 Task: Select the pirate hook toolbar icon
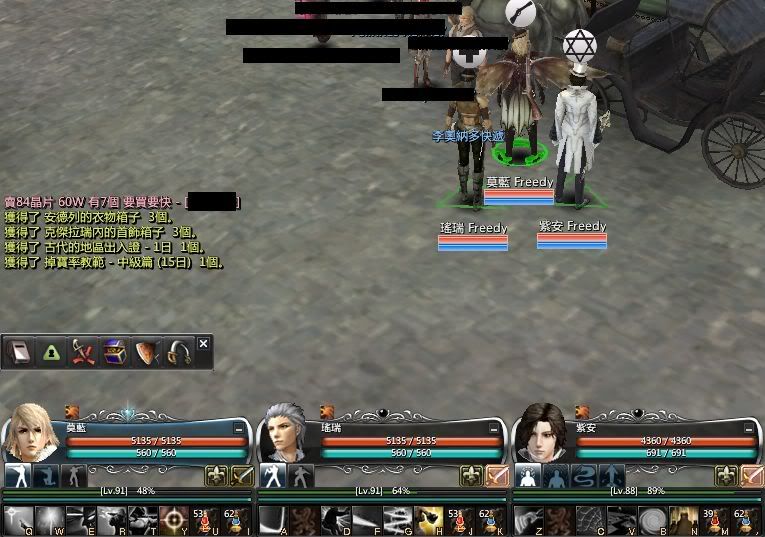tap(179, 352)
